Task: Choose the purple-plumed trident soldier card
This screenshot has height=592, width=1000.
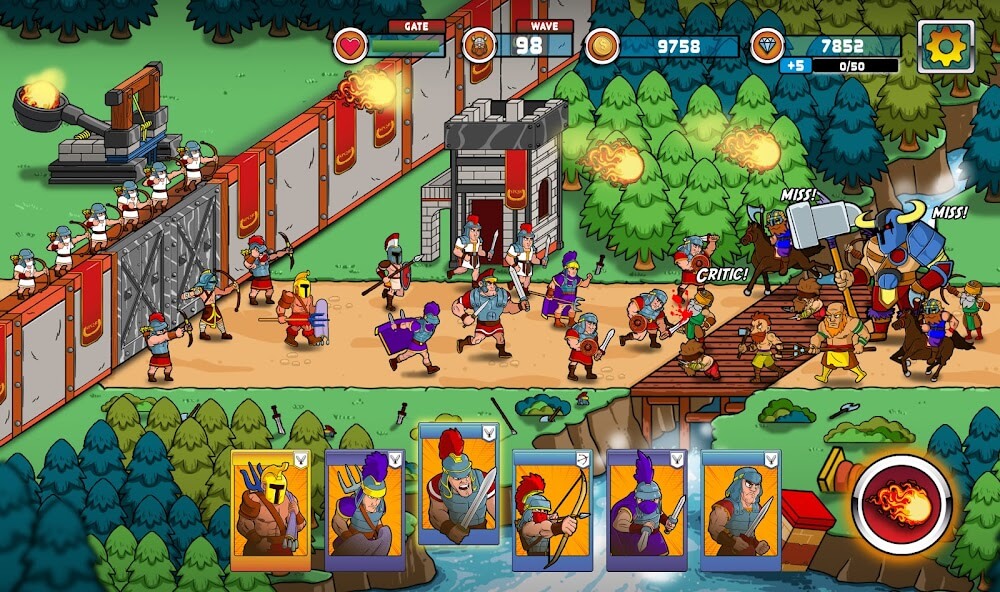Action: point(365,510)
